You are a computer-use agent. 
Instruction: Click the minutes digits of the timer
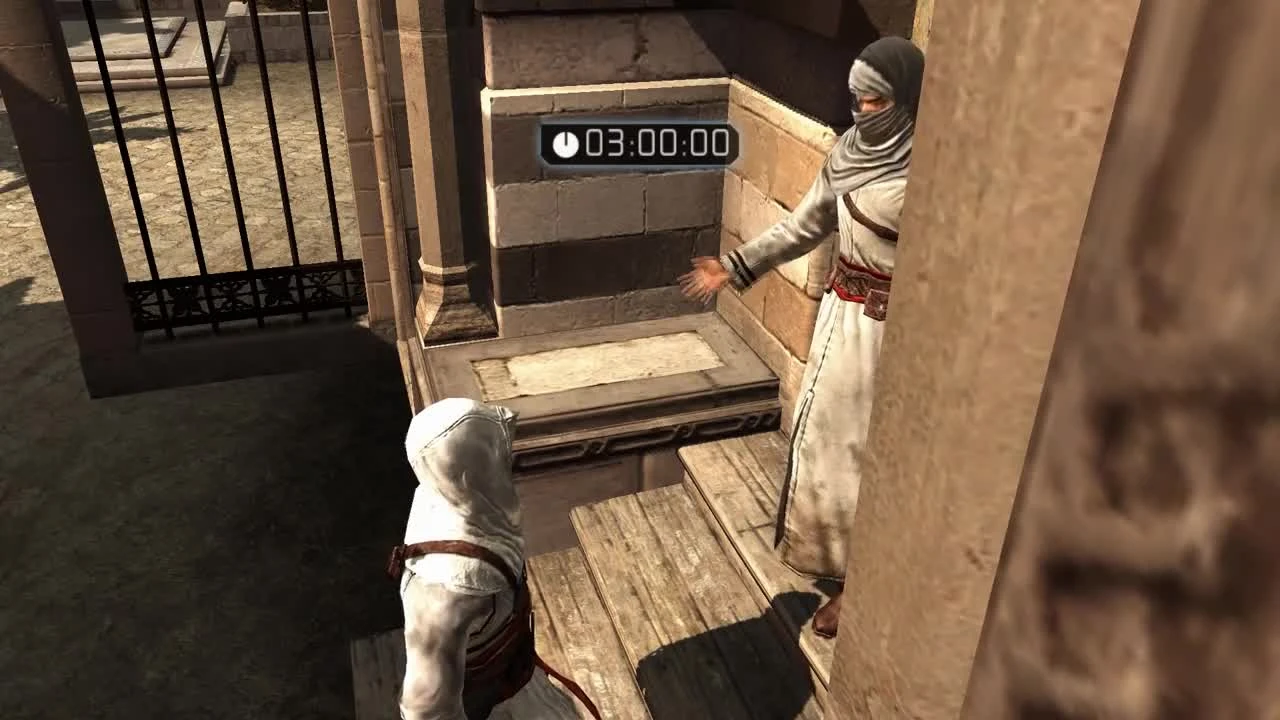(x=656, y=144)
